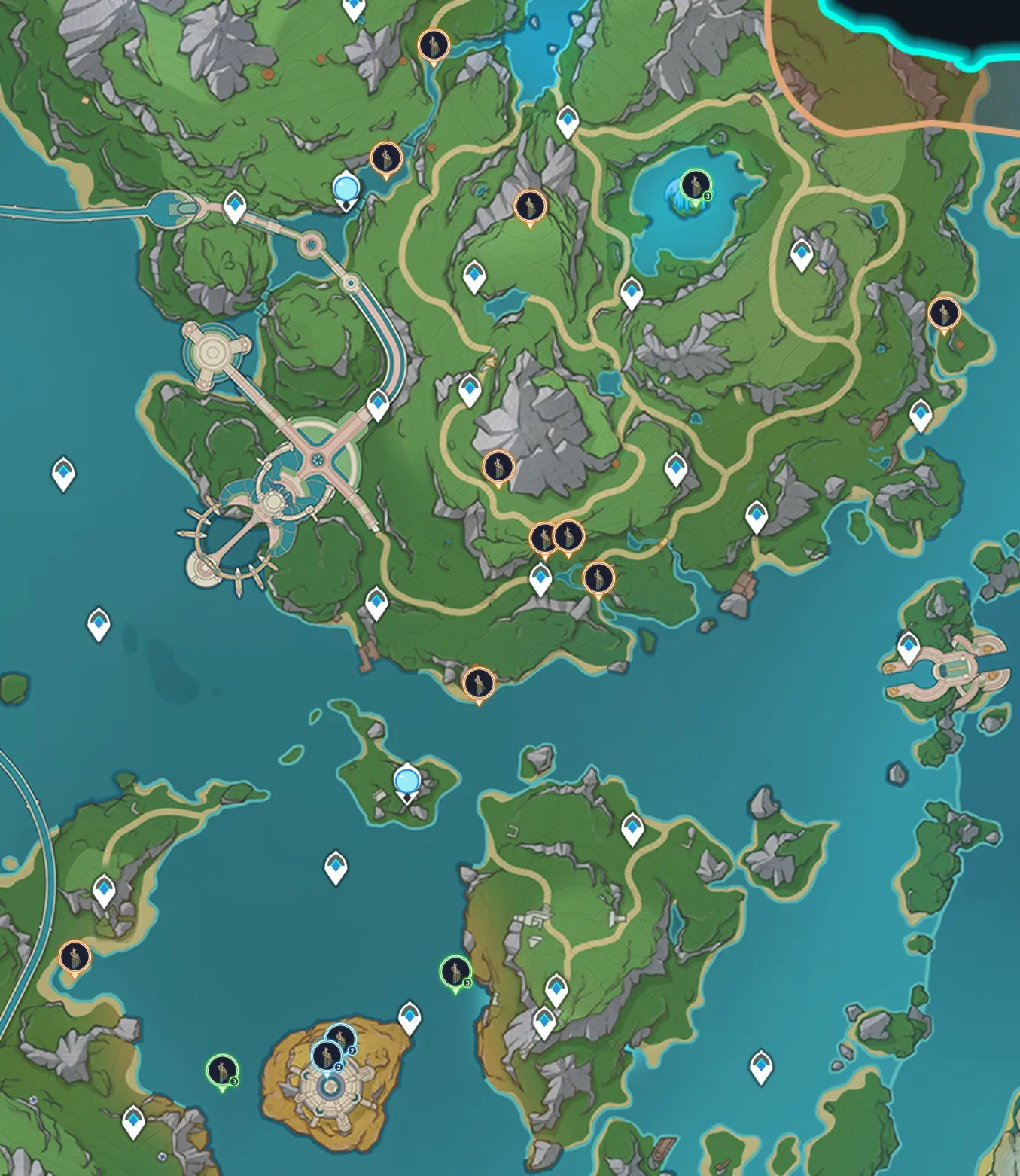Open the orange-ringed marker on the eastern peninsula
This screenshot has height=1176, width=1020.
[x=943, y=312]
